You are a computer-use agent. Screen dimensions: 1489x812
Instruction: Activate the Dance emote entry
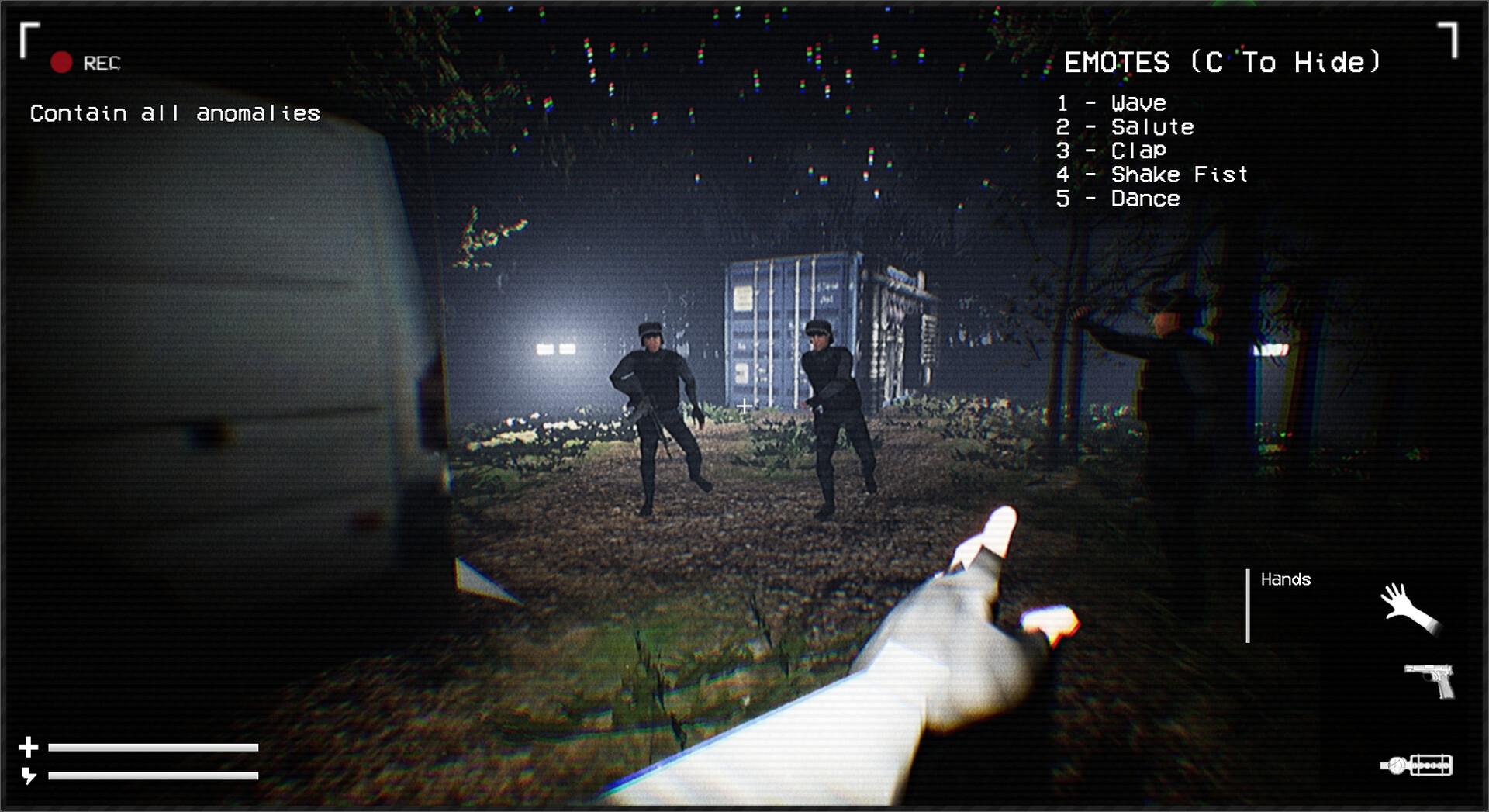[1117, 199]
